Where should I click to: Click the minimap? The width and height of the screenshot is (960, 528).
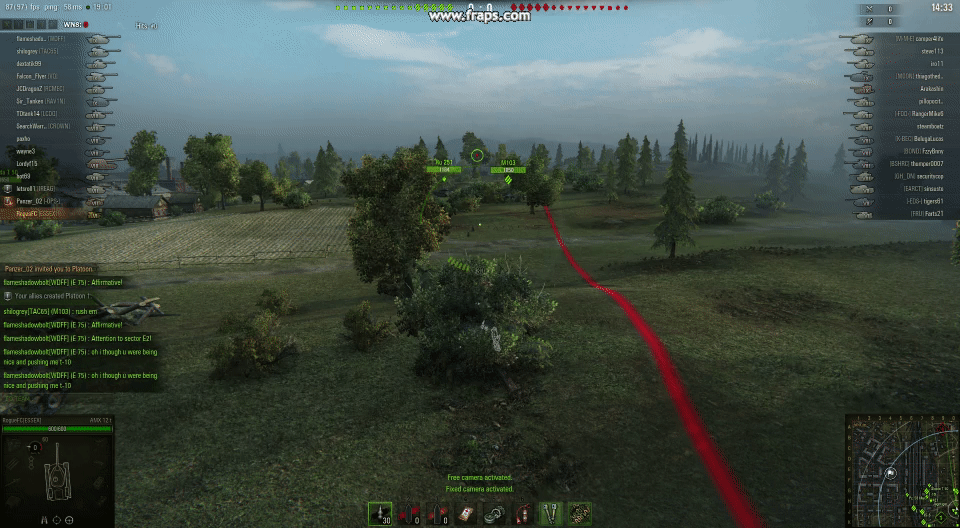click(902, 470)
